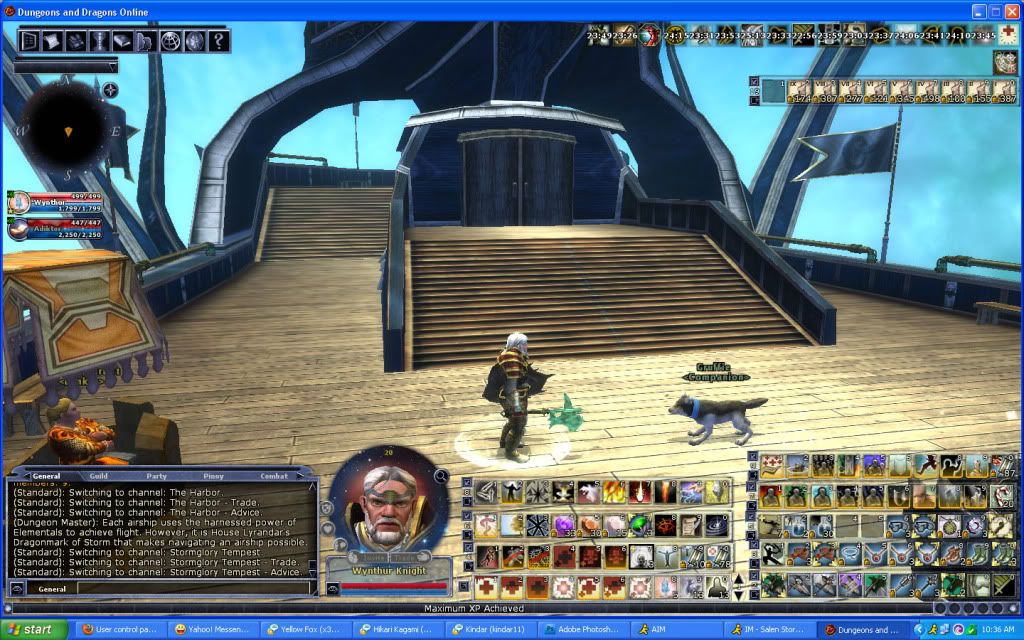
Task: Click the Trade button under the portrait
Action: (x=405, y=558)
